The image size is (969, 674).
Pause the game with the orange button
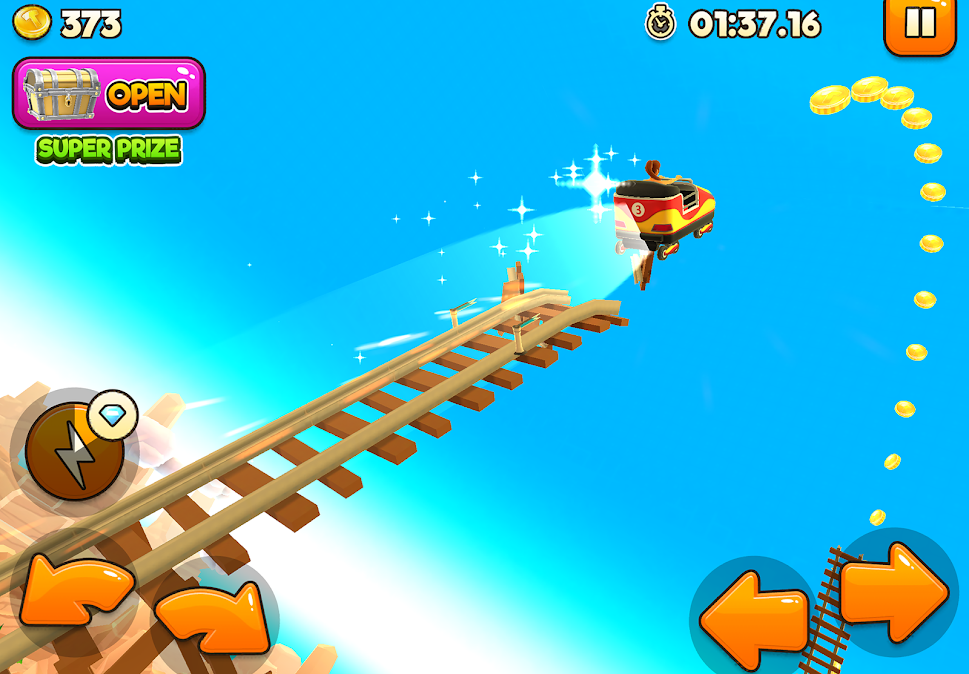tap(920, 22)
